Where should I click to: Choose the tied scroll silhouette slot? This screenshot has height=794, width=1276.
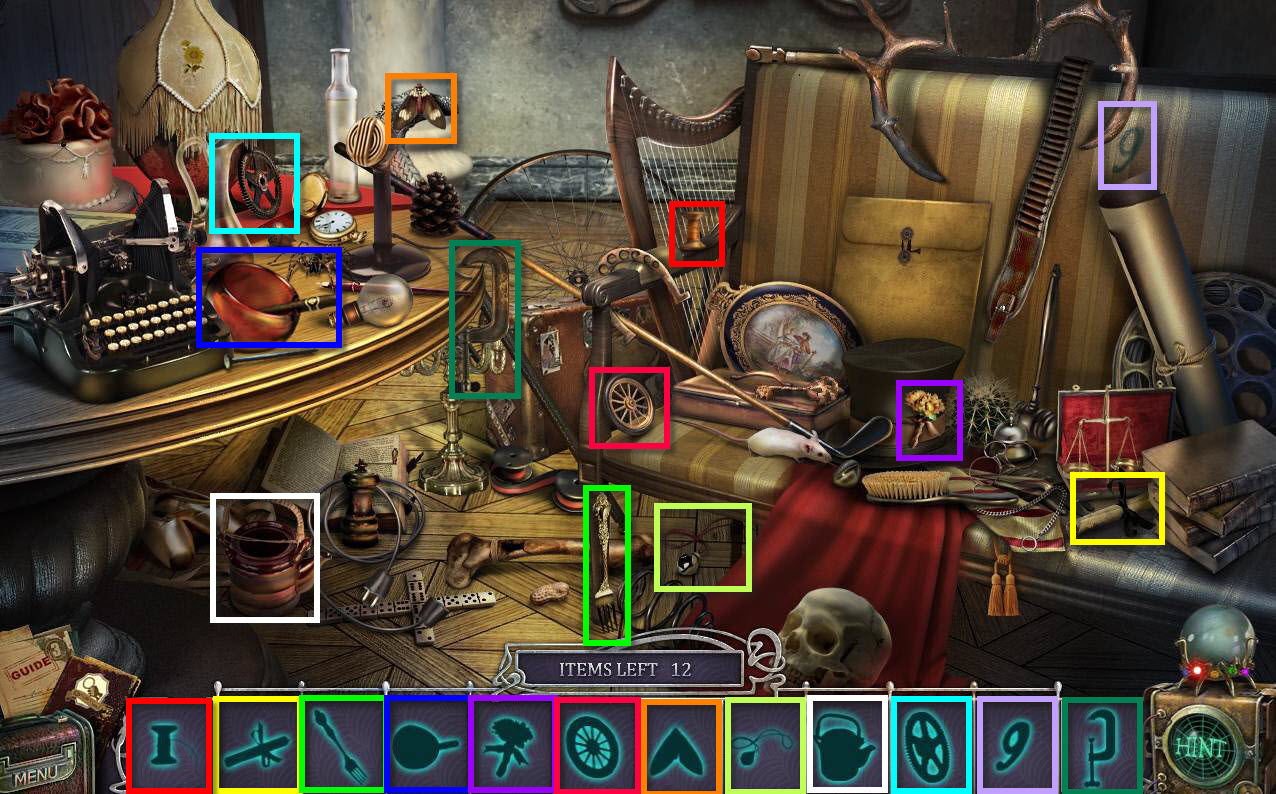(x=257, y=745)
